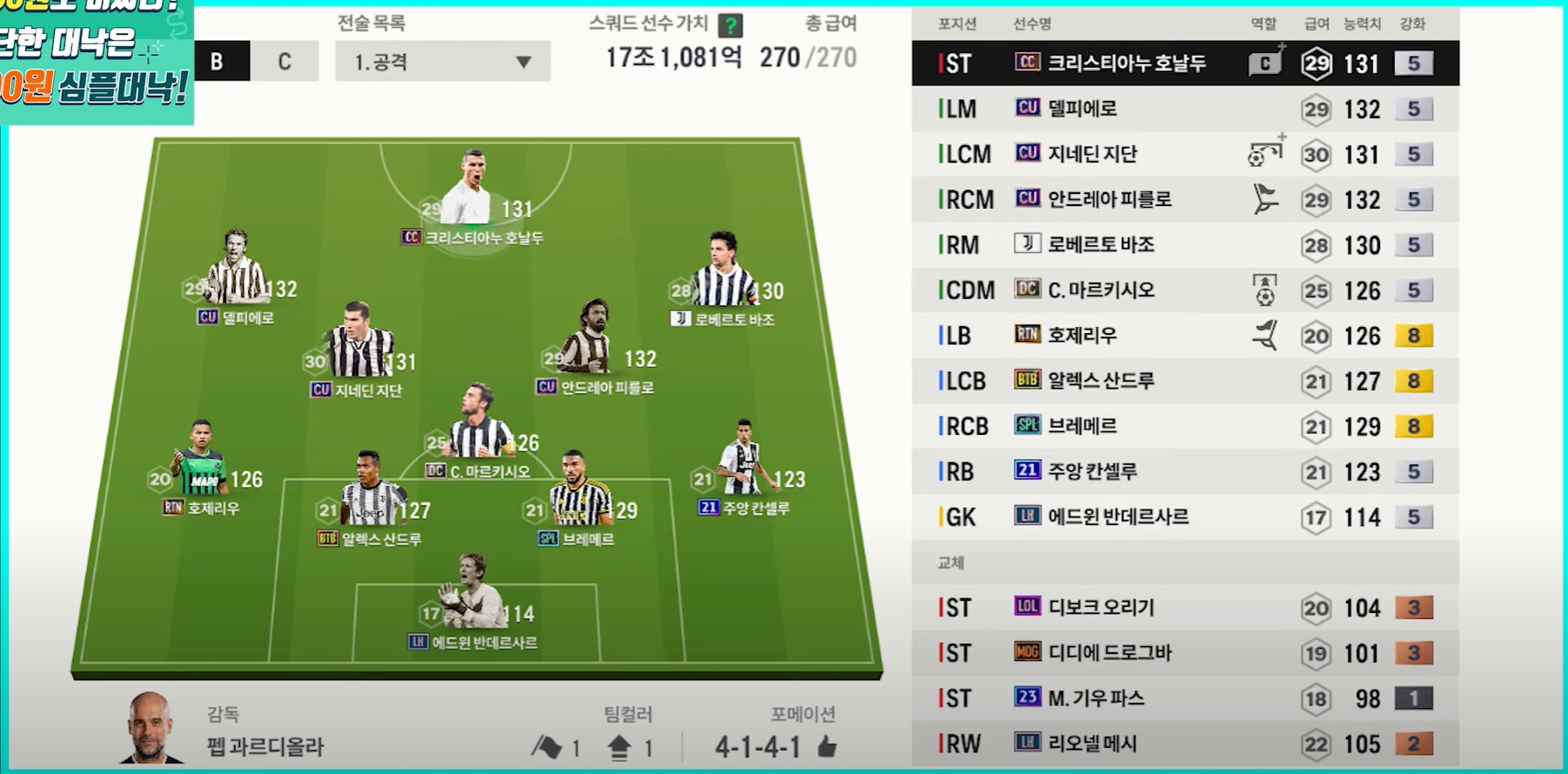Choose Zinedine Zidane's LCM row
This screenshot has height=774, width=1568.
[1183, 154]
